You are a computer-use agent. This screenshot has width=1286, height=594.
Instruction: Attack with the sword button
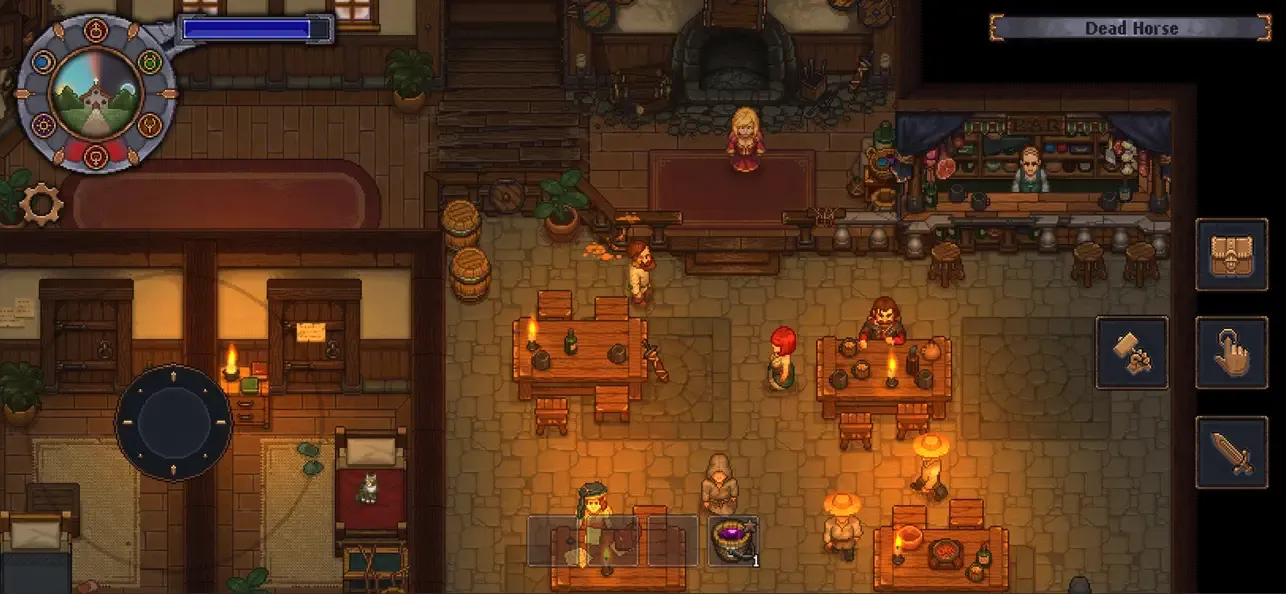tap(1231, 452)
